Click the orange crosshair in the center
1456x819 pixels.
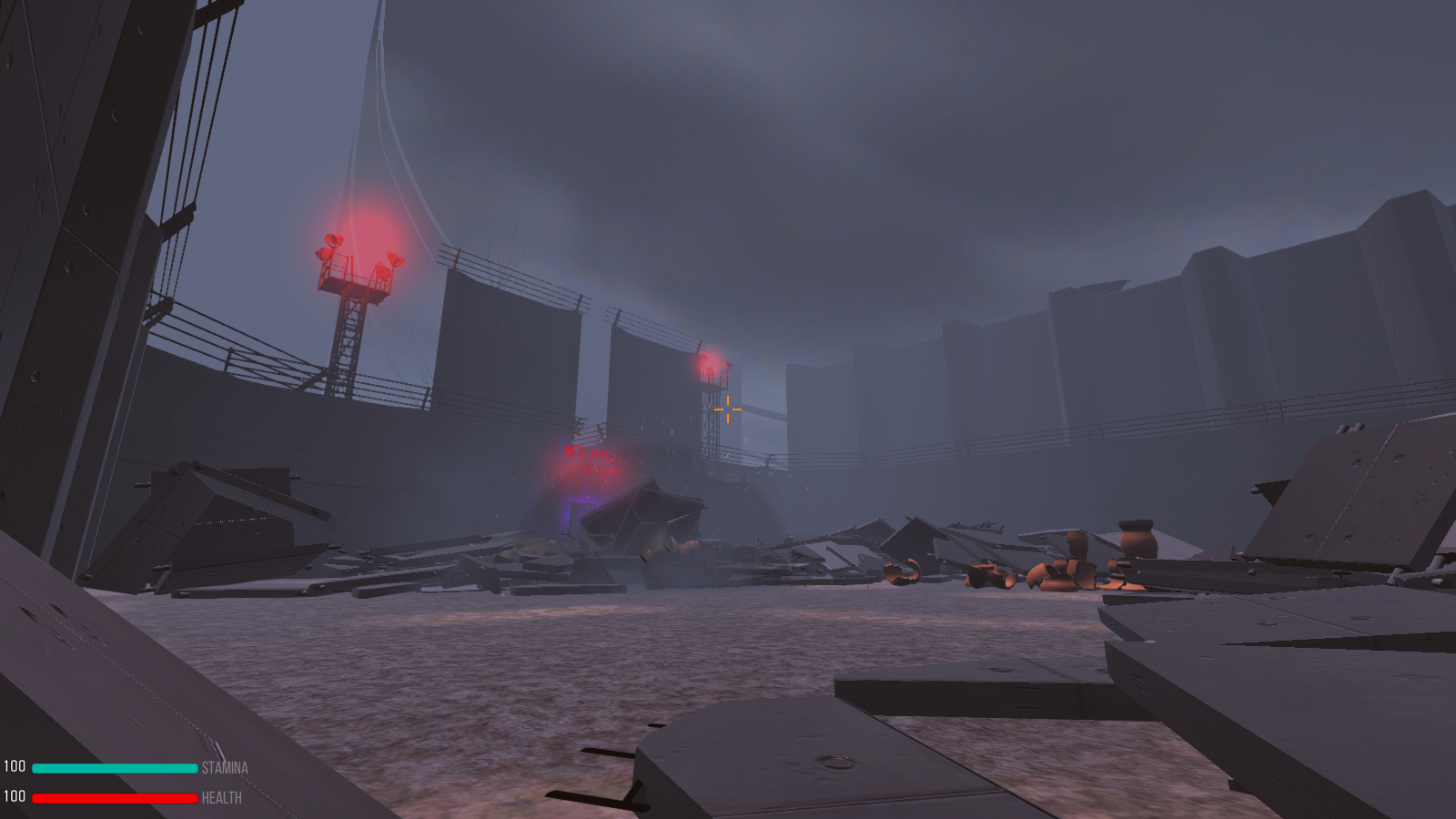click(x=728, y=409)
